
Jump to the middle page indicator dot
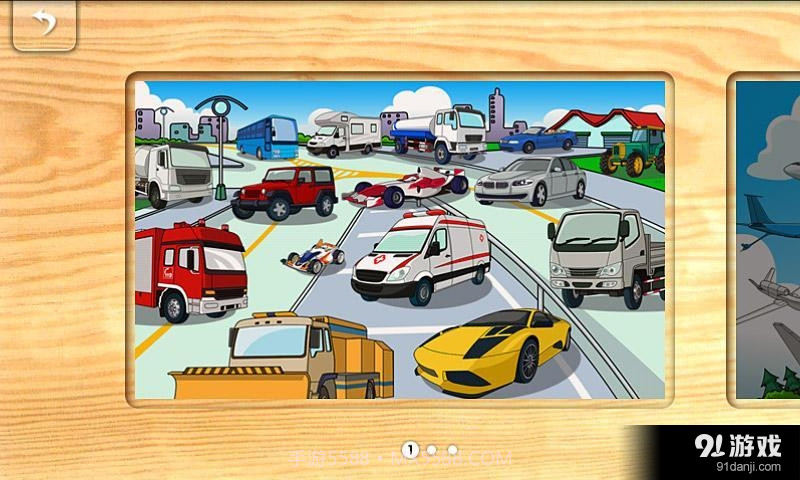point(432,450)
